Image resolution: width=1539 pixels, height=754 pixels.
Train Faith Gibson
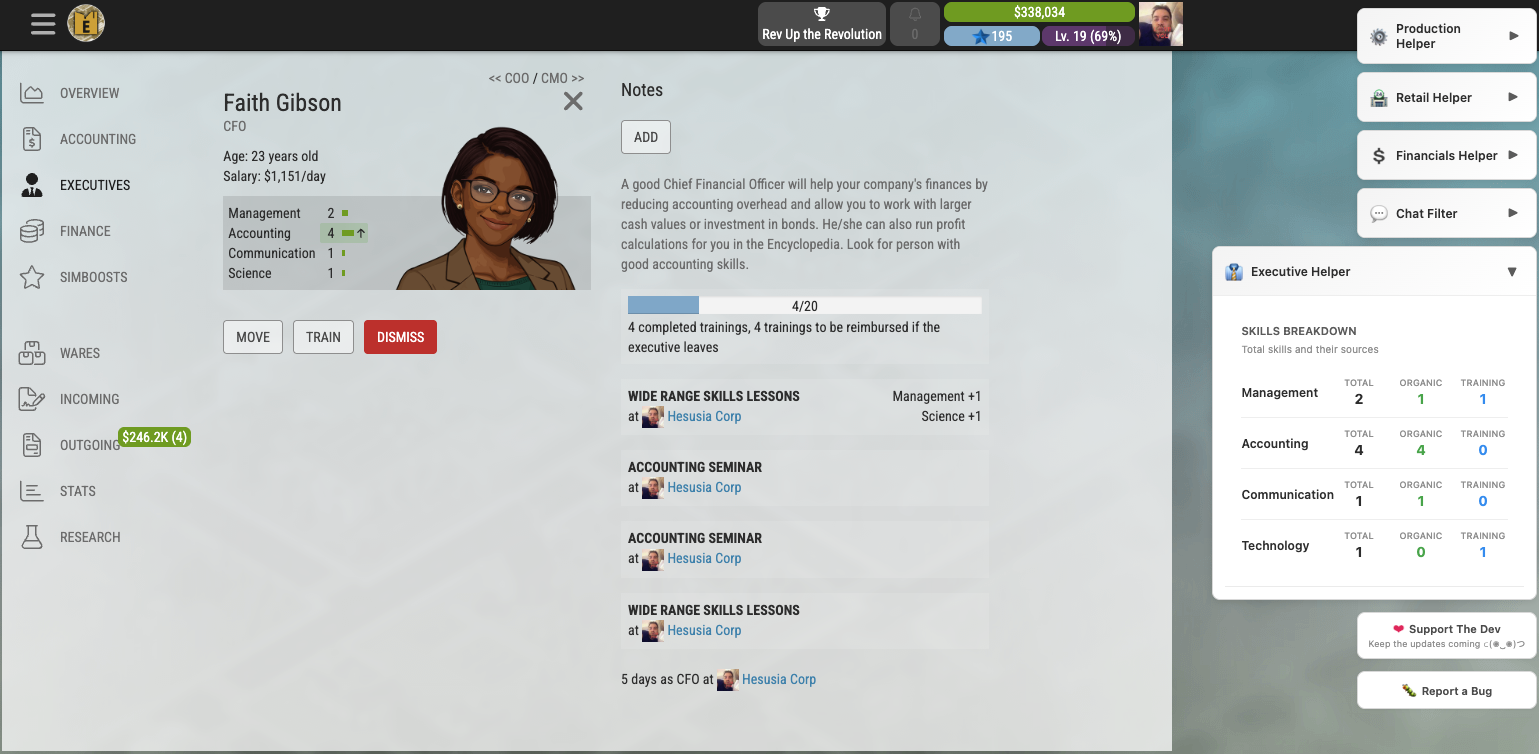(x=323, y=337)
